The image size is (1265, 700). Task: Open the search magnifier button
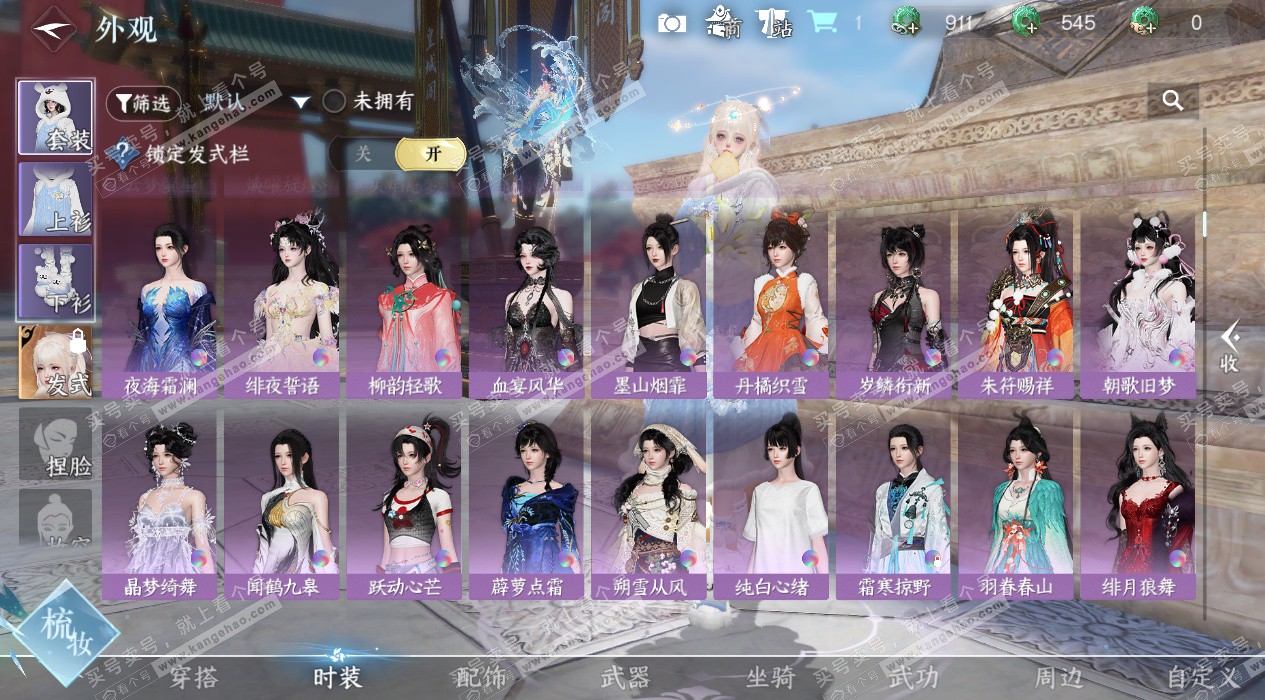[x=1173, y=100]
